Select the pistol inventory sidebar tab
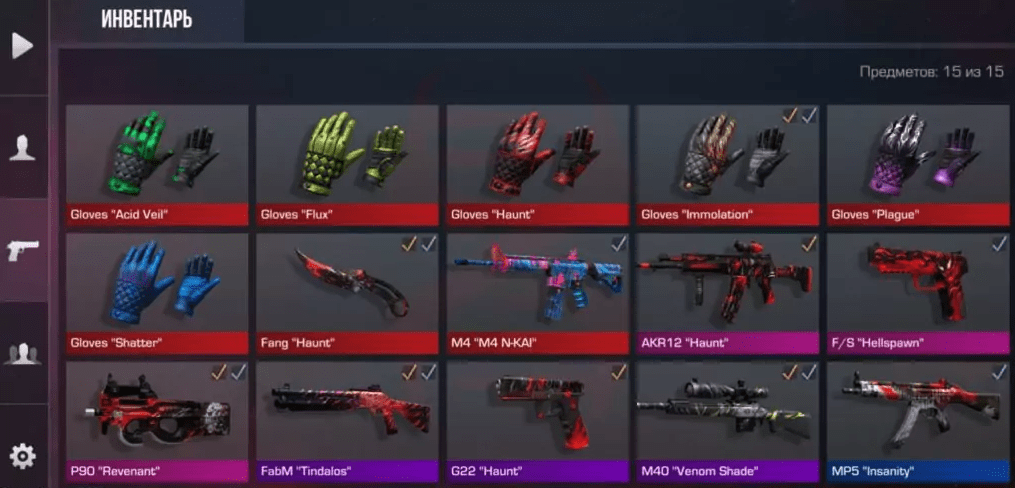 pos(22,251)
